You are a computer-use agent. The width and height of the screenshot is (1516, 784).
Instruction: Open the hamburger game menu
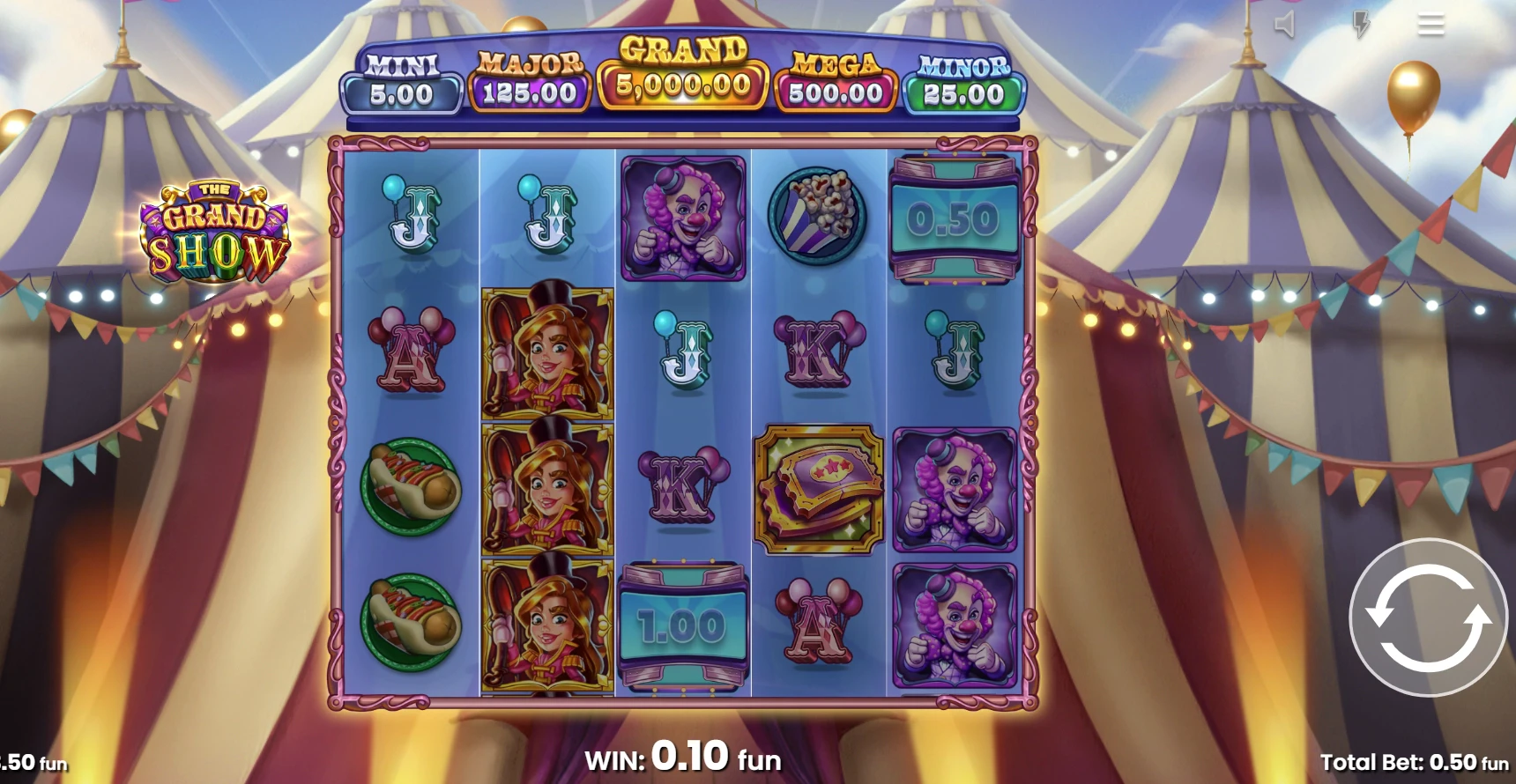click(x=1431, y=25)
